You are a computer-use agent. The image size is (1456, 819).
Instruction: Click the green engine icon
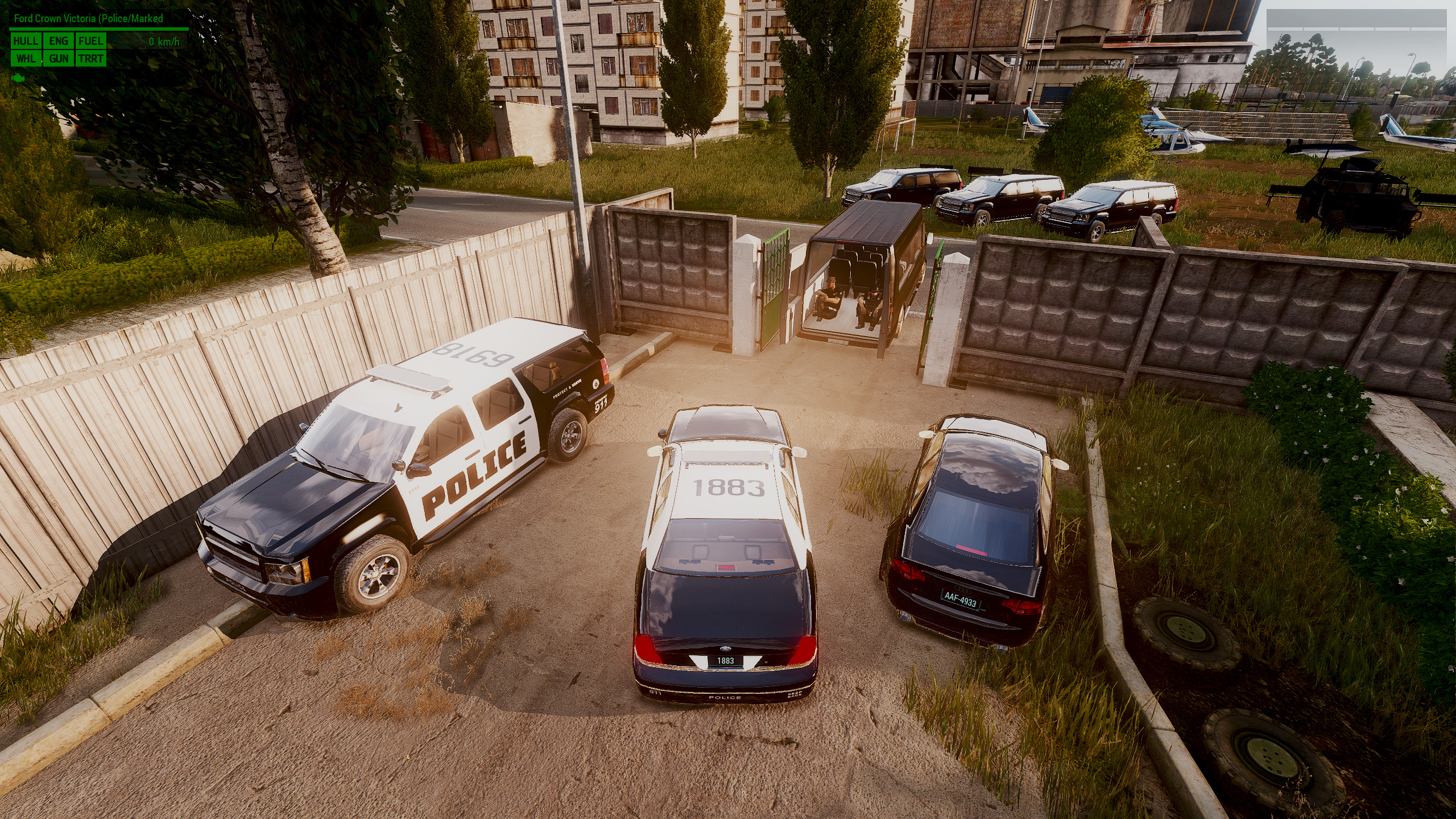pos(18,76)
